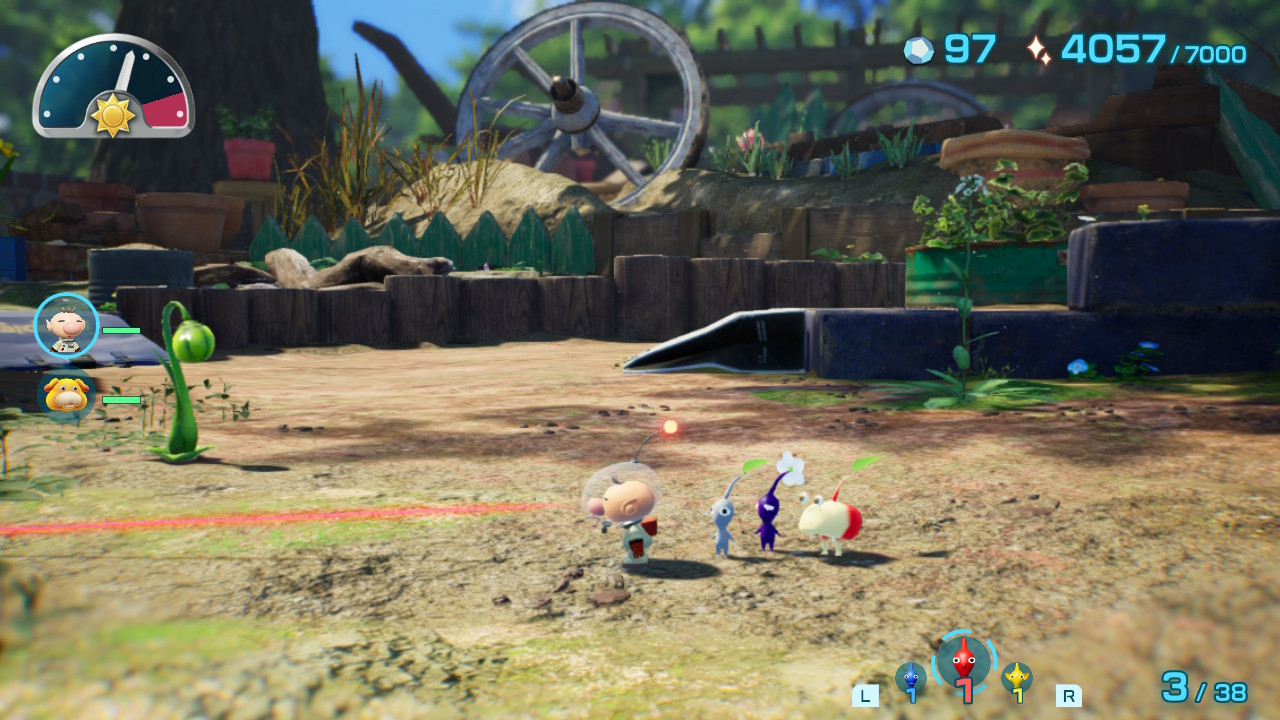Image resolution: width=1280 pixels, height=720 pixels.
Task: Click Oatchi's health bar
Action: point(120,397)
